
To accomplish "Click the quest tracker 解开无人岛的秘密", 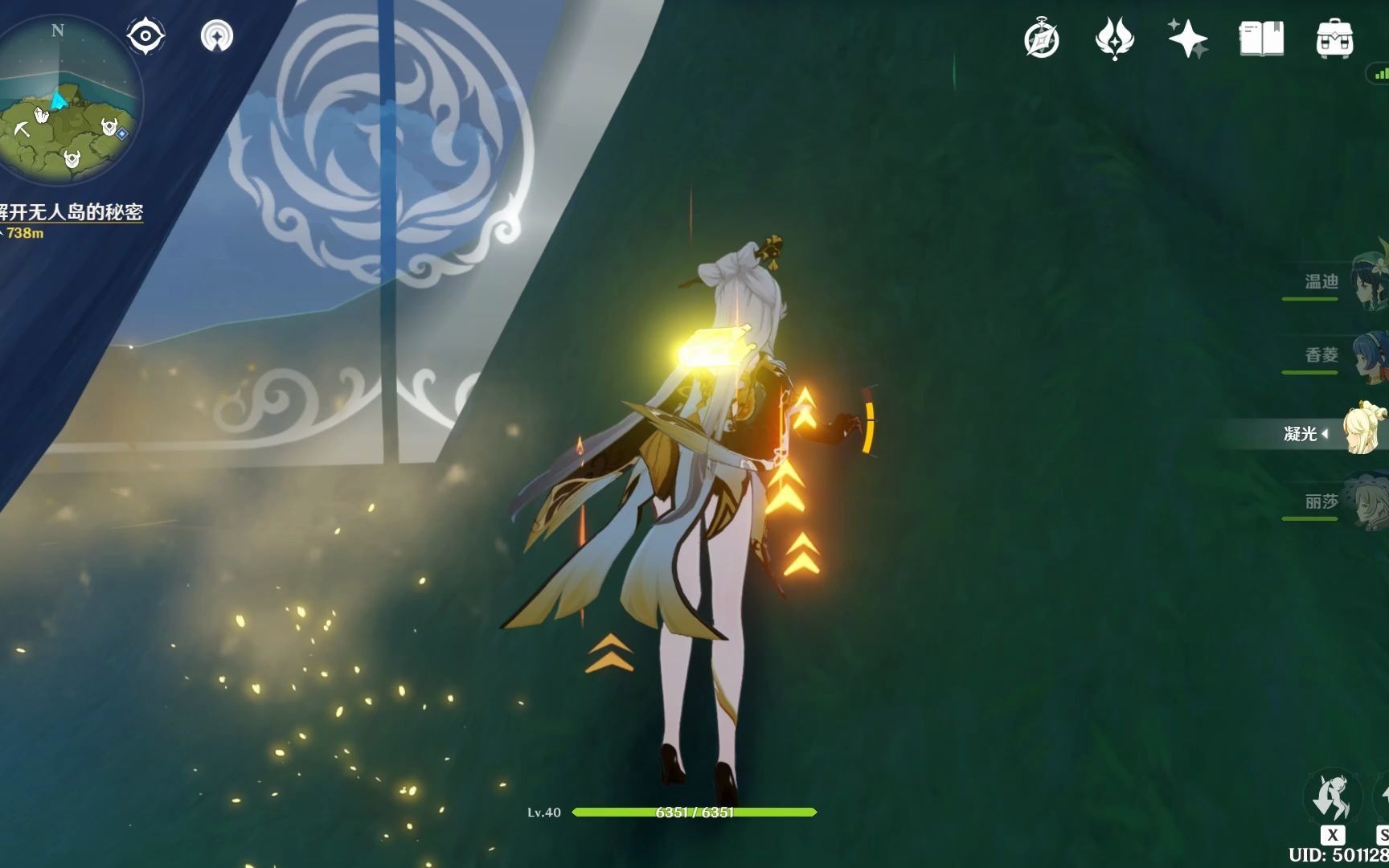I will point(72,213).
